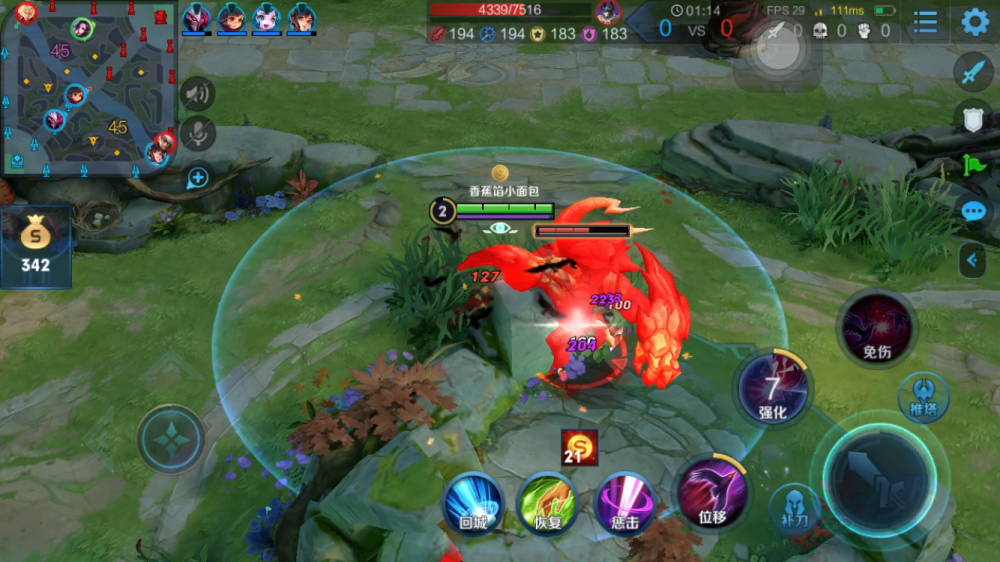
Task: Cast the 惩击 smite spell
Action: point(625,503)
